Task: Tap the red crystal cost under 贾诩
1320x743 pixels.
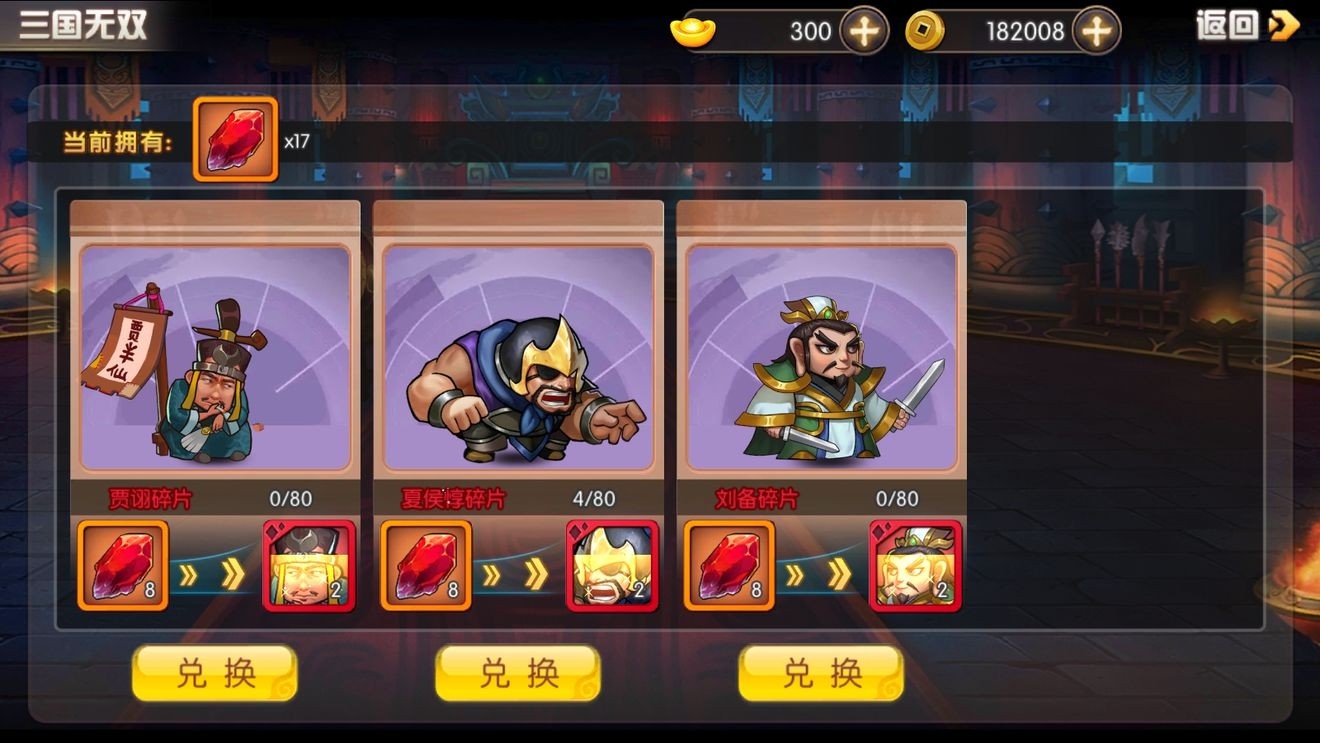Action: tap(123, 566)
